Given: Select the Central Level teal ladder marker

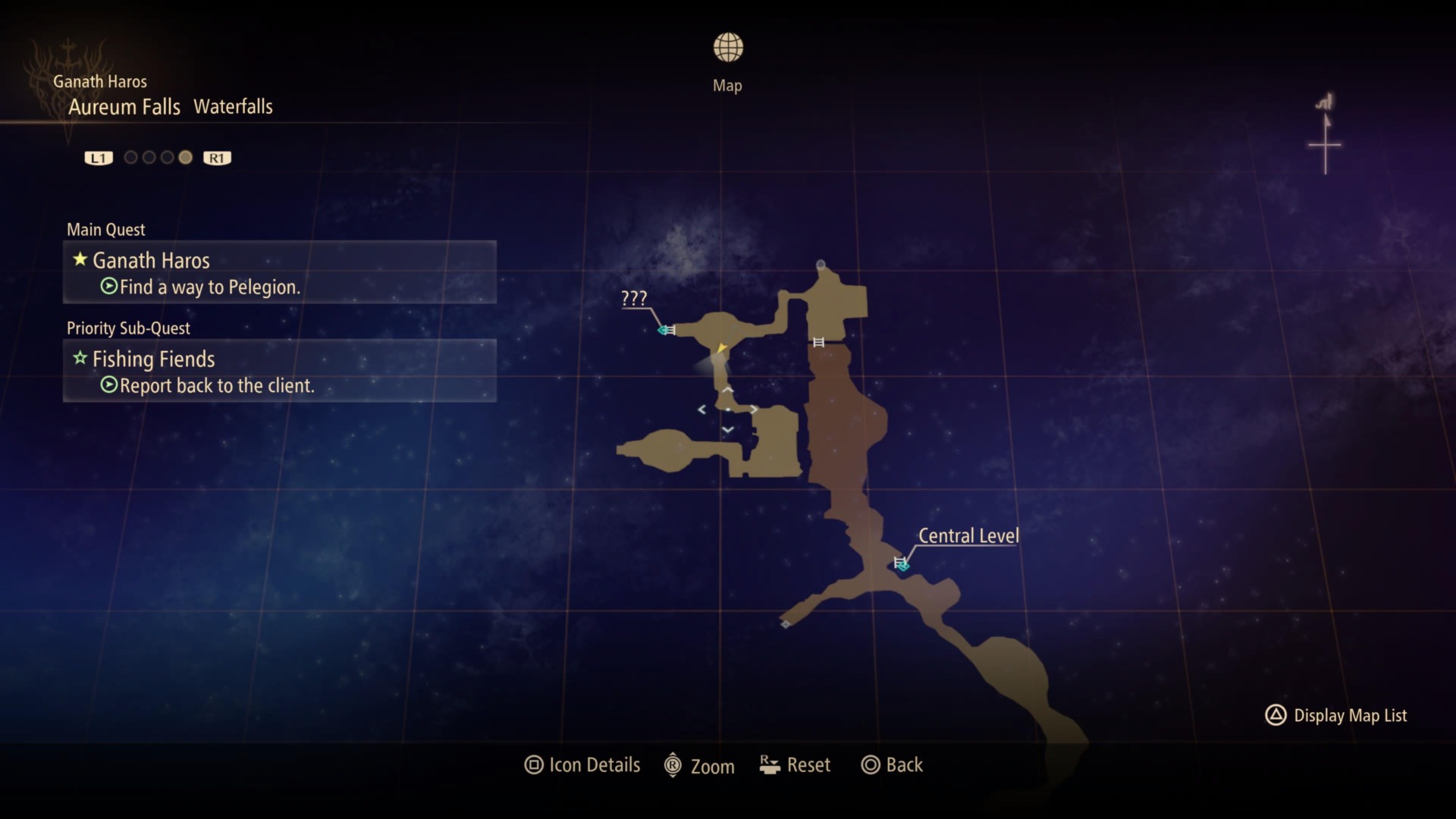Looking at the screenshot, I should click(900, 563).
